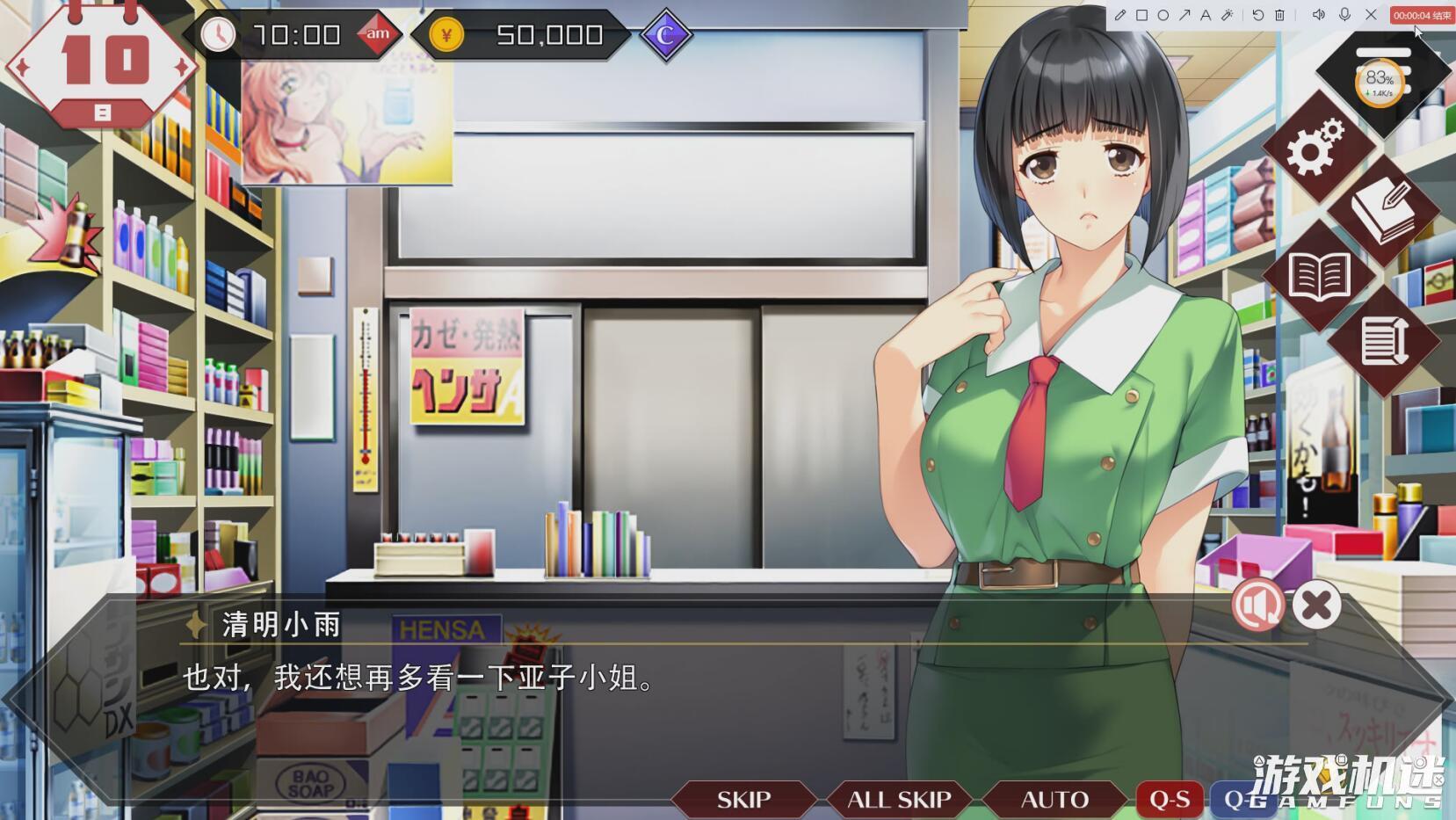Select the text annotation tool
The width and height of the screenshot is (1456, 820).
click(1206, 15)
